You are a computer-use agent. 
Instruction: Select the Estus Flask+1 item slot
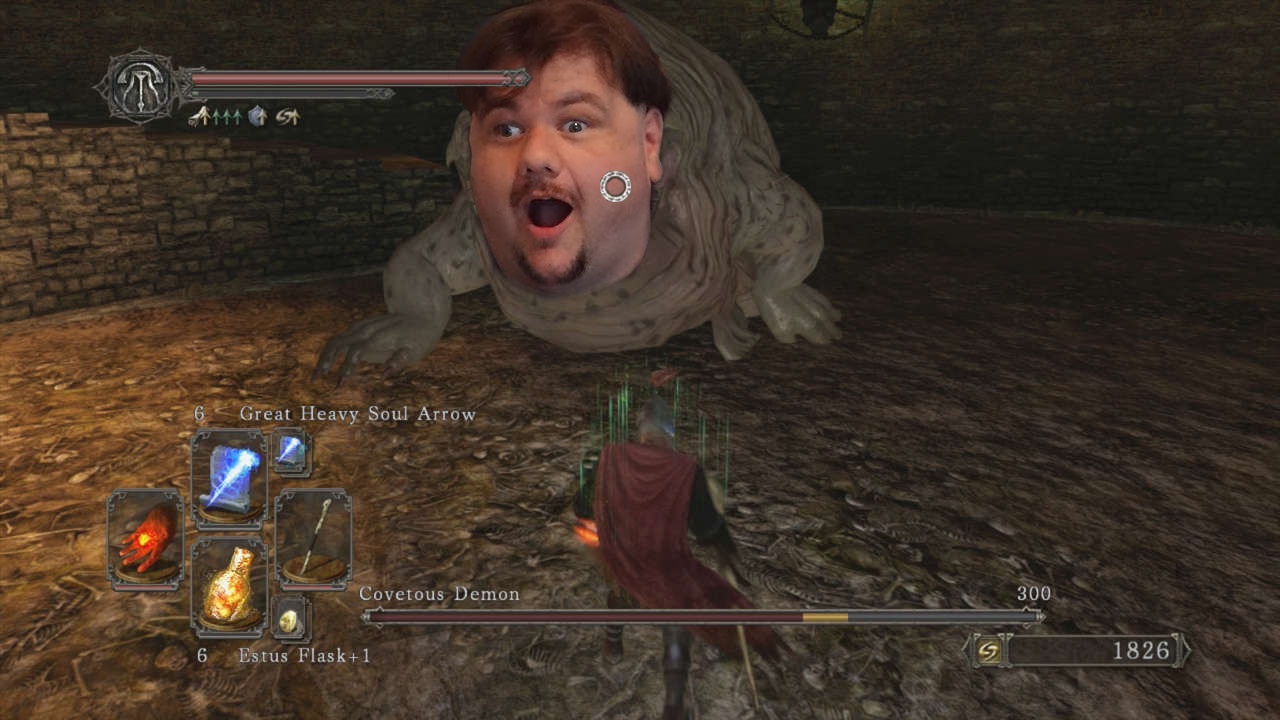[x=229, y=586]
